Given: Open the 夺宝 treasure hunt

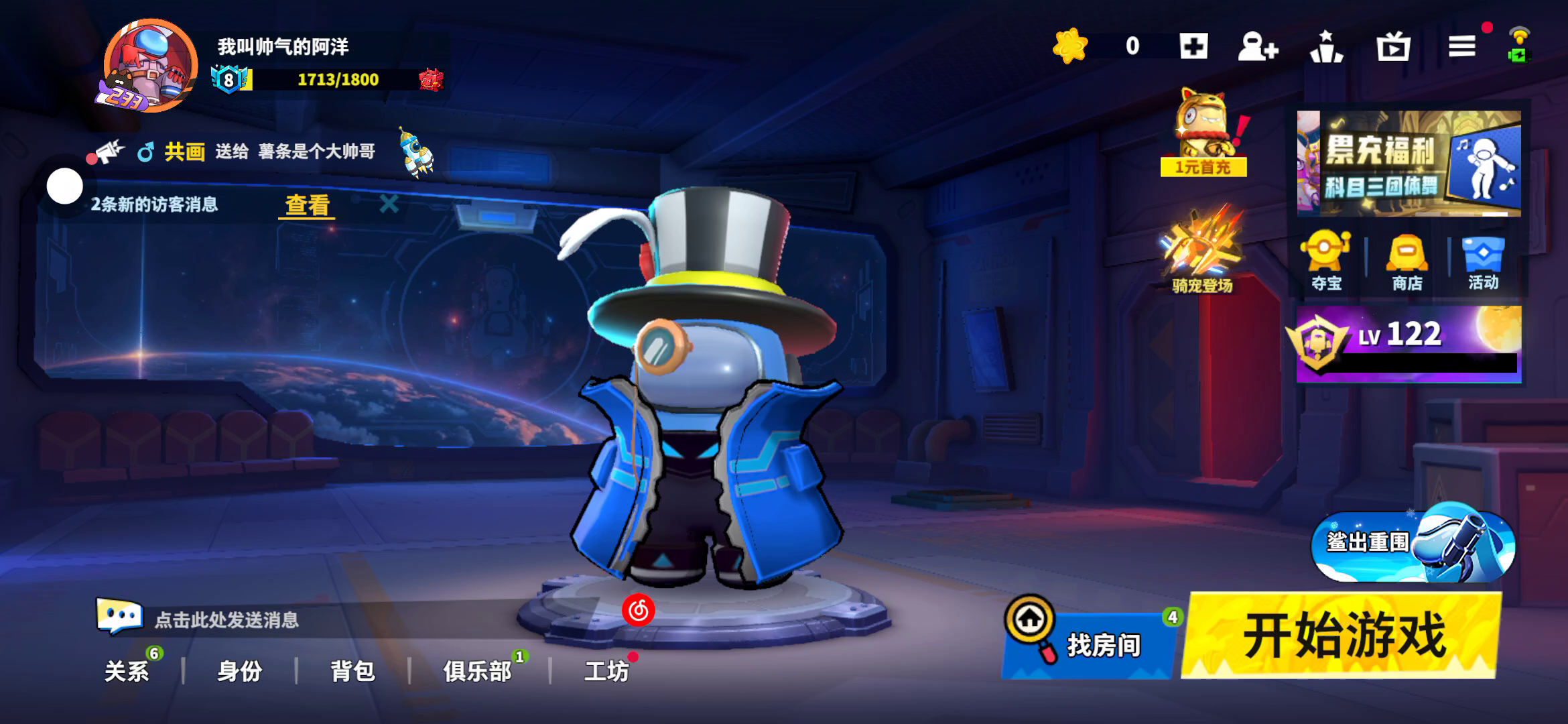Looking at the screenshot, I should point(1326,262).
